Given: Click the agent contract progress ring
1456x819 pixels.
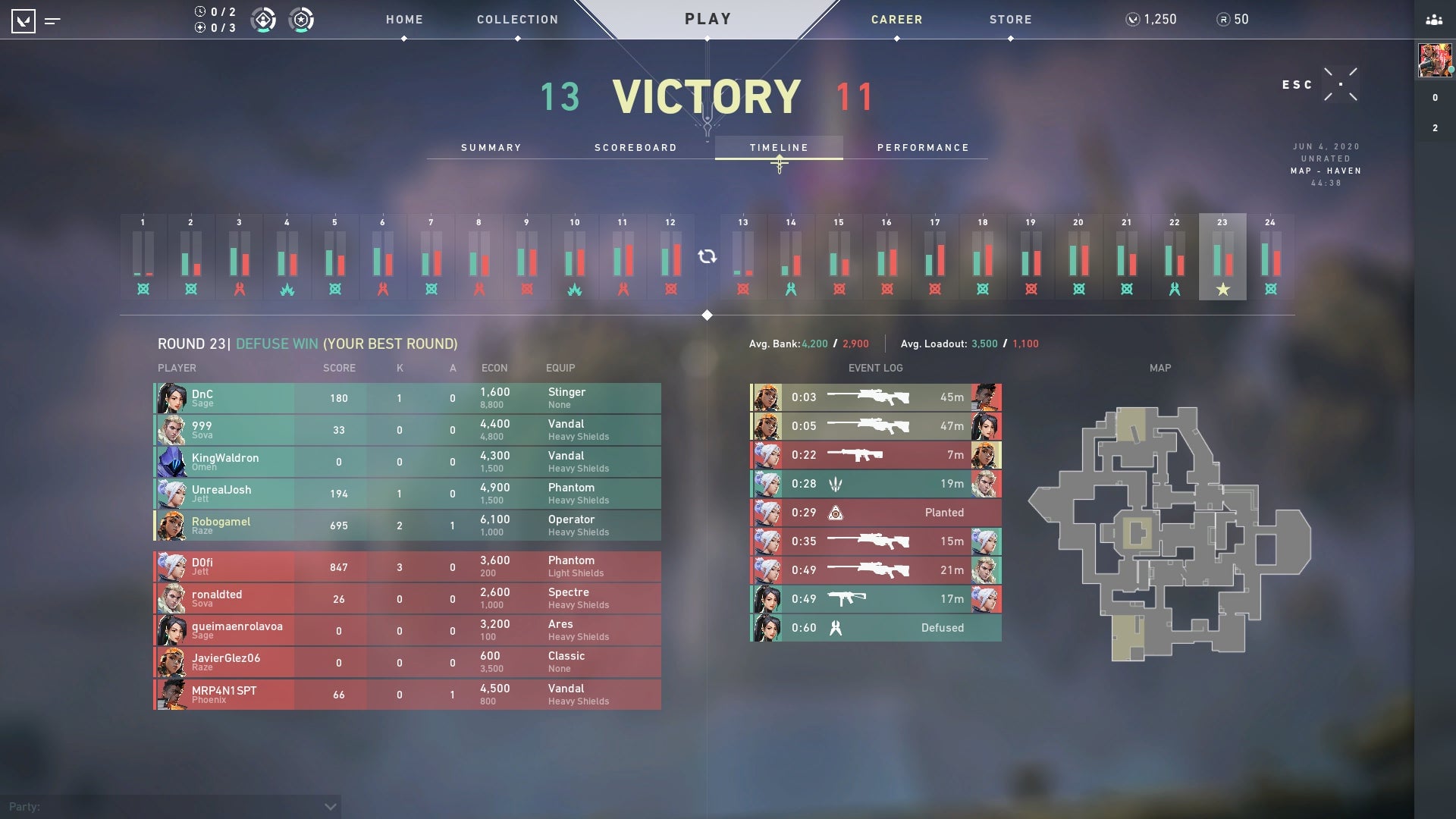Looking at the screenshot, I should (264, 20).
